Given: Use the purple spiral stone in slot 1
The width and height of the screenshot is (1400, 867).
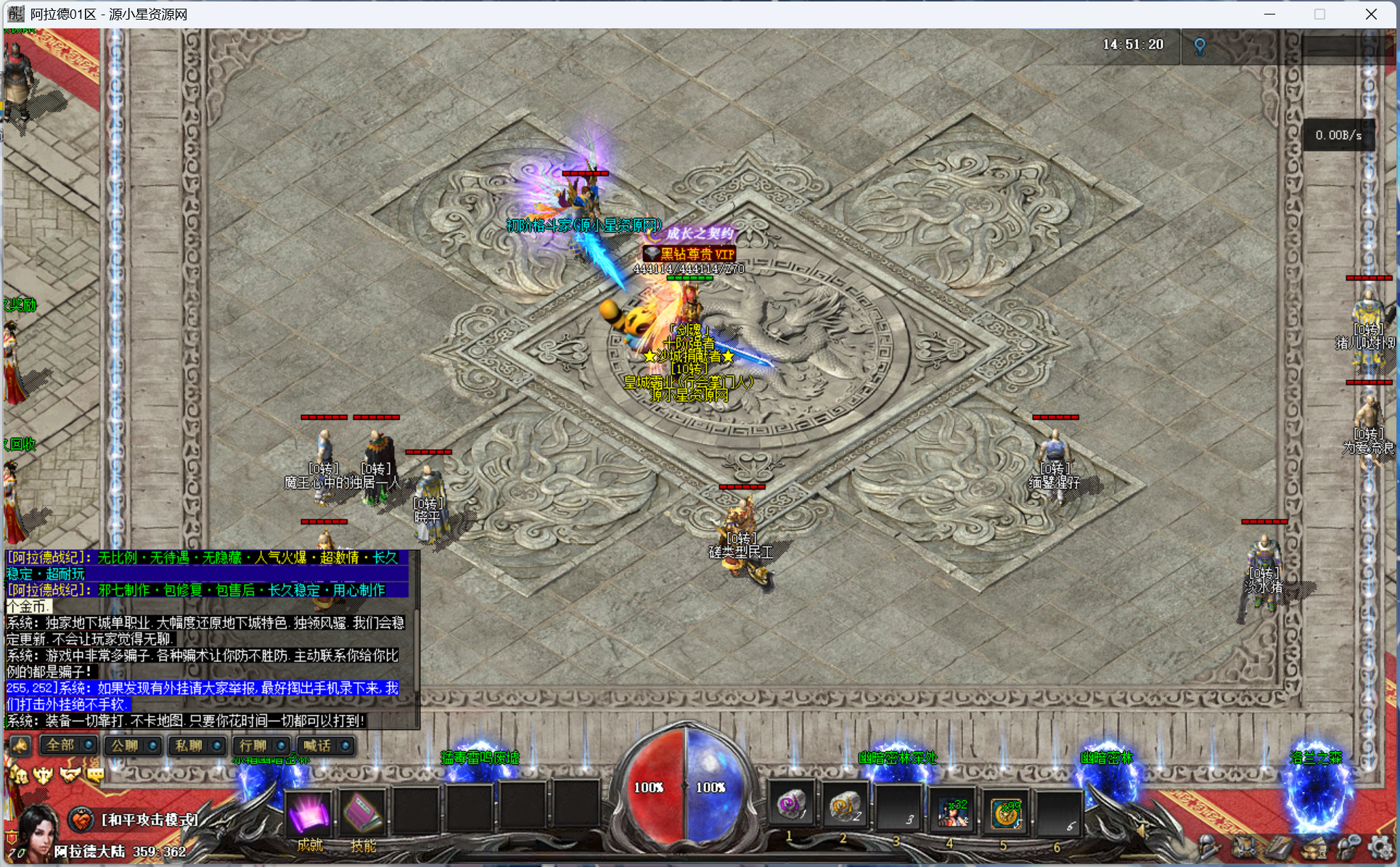Looking at the screenshot, I should coord(790,806).
